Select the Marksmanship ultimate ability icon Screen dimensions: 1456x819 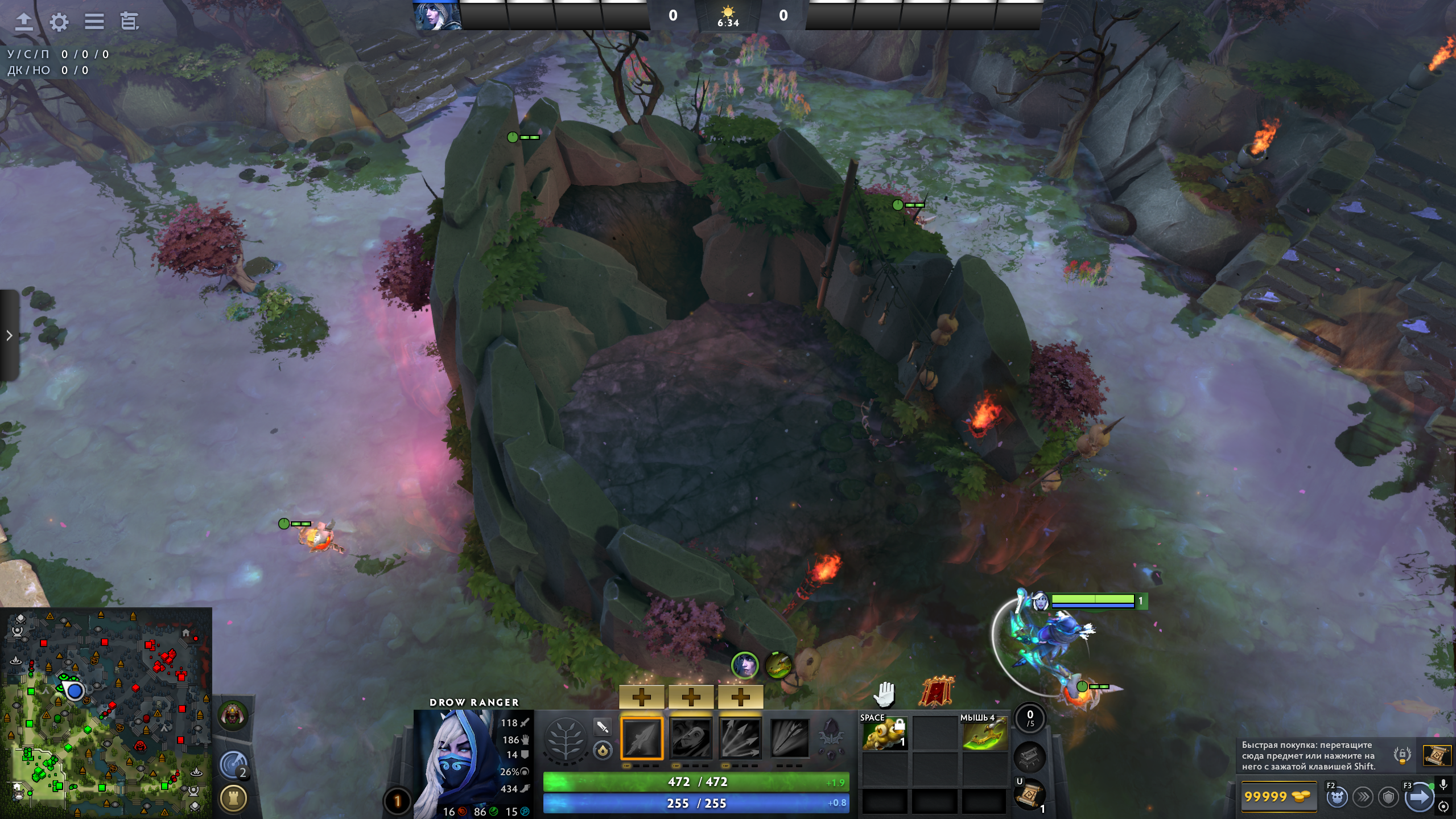[x=789, y=738]
